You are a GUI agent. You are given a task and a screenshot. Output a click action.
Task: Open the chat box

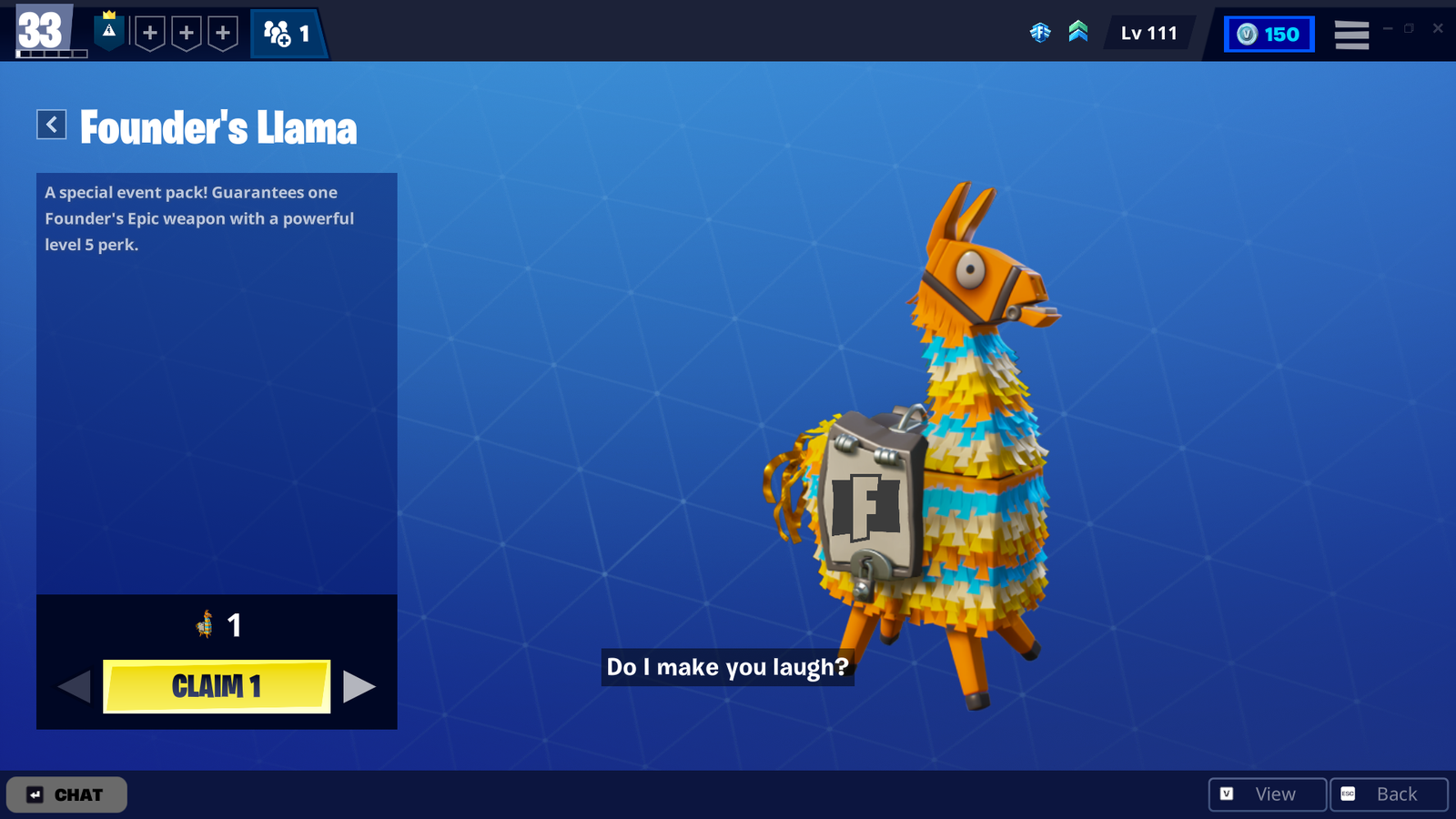(66, 794)
